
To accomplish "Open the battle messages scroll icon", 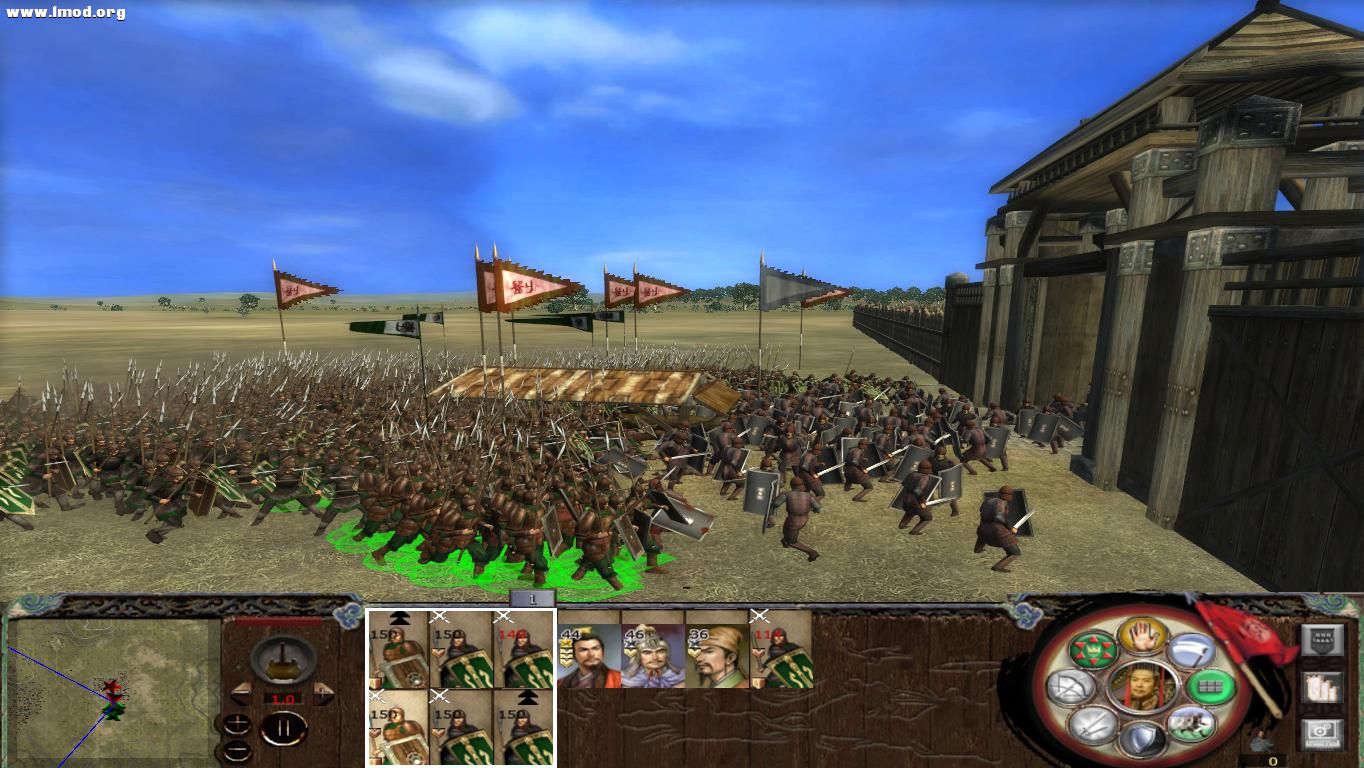I will (x=1323, y=688).
